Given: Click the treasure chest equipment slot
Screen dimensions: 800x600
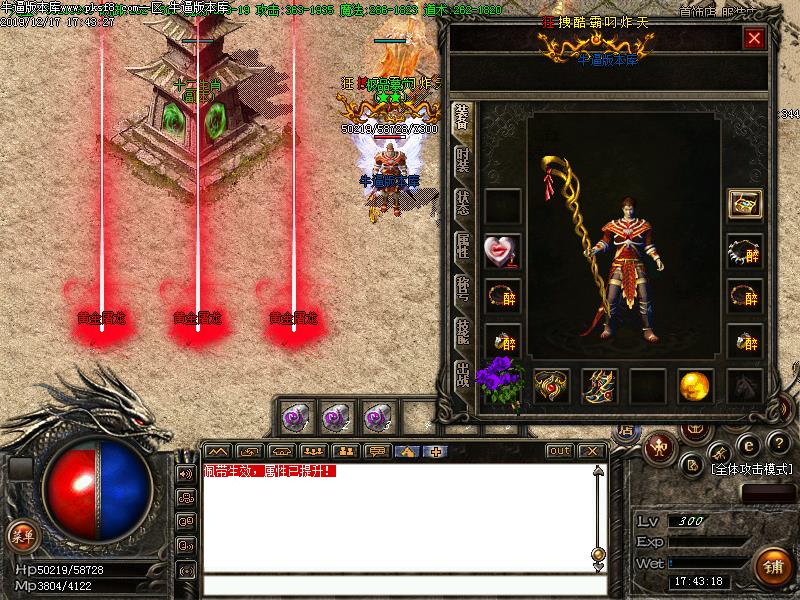Looking at the screenshot, I should [x=744, y=205].
